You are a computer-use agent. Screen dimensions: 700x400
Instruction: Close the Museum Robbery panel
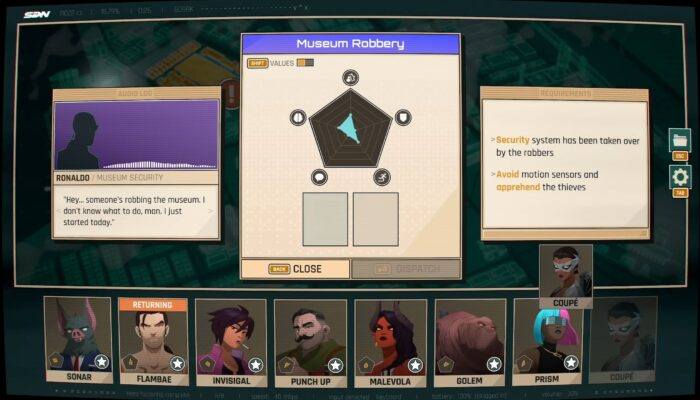(x=295, y=269)
